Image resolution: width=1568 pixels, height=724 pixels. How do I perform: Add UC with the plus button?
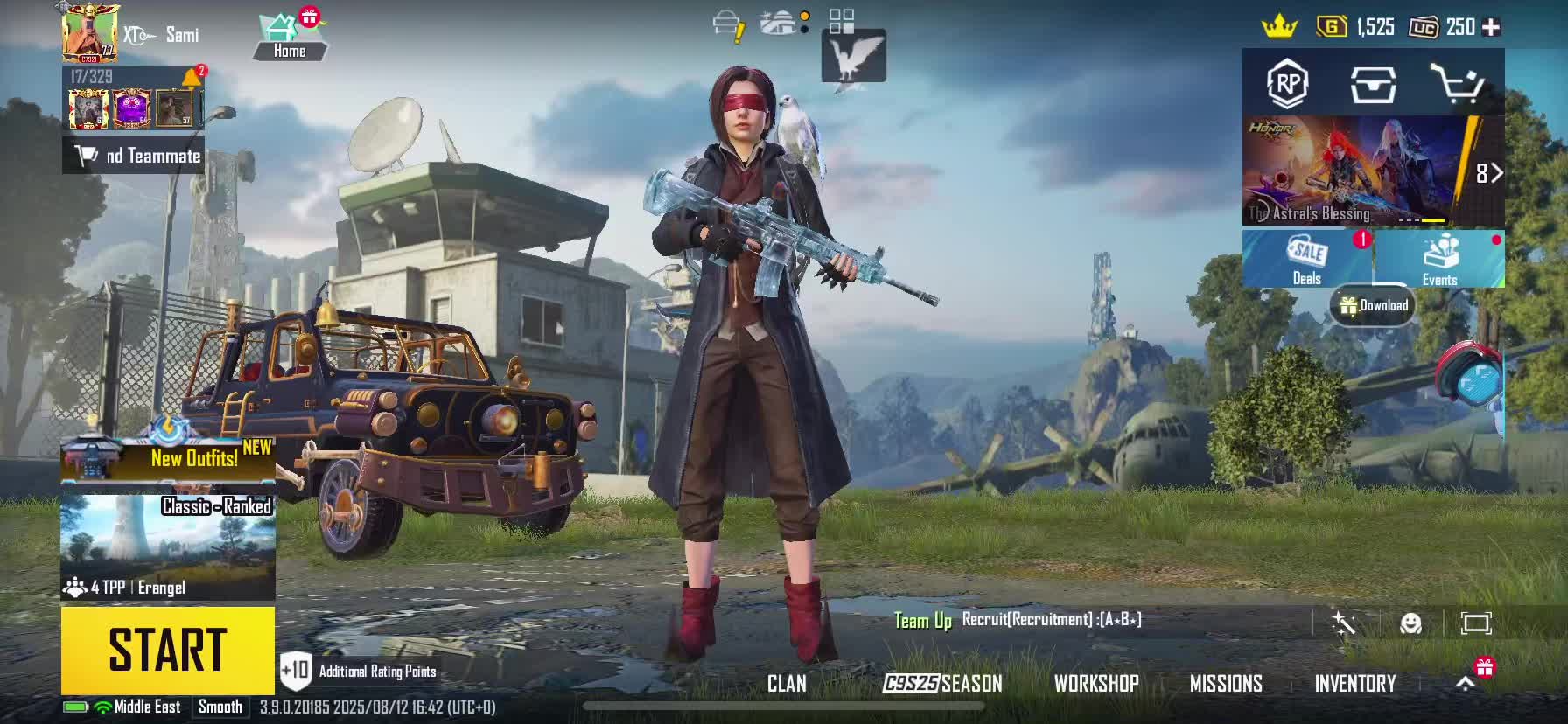pos(1492,27)
